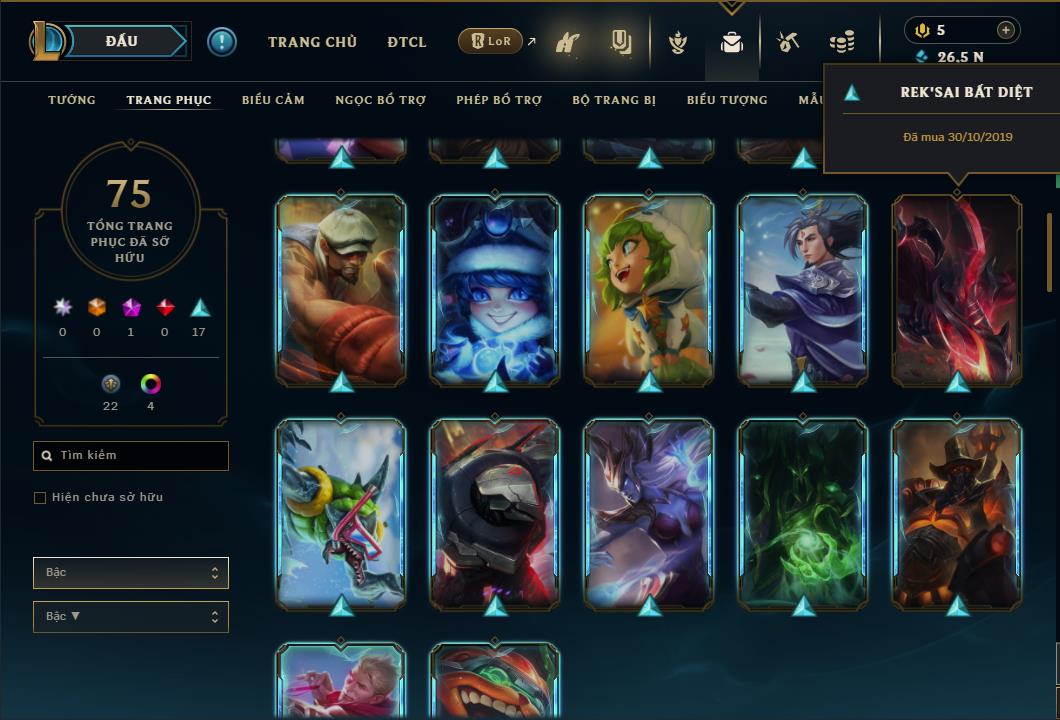
Task: Switch to the TƯỚNG tab
Action: click(72, 100)
